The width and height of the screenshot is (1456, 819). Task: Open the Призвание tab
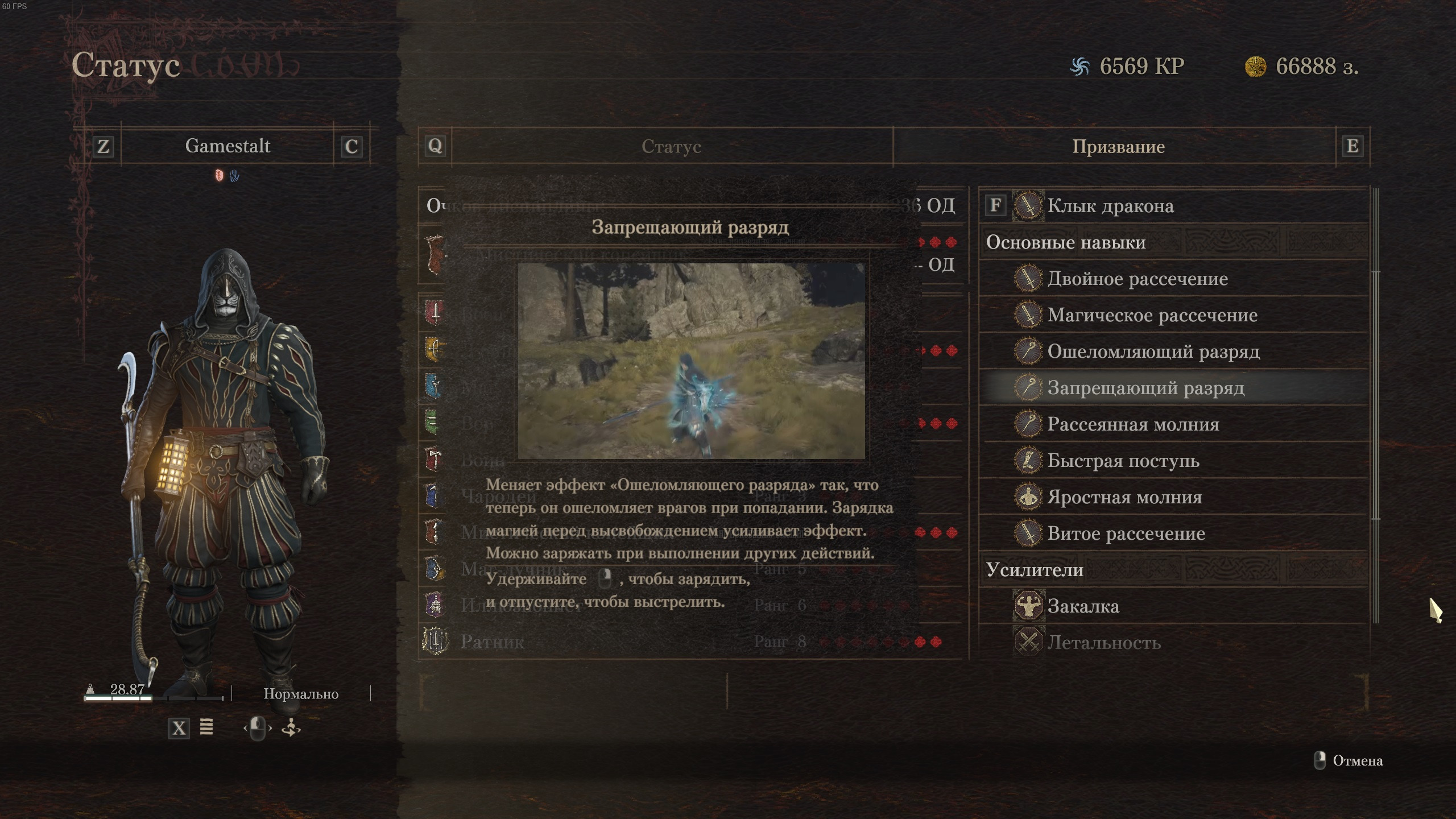click(x=1118, y=147)
